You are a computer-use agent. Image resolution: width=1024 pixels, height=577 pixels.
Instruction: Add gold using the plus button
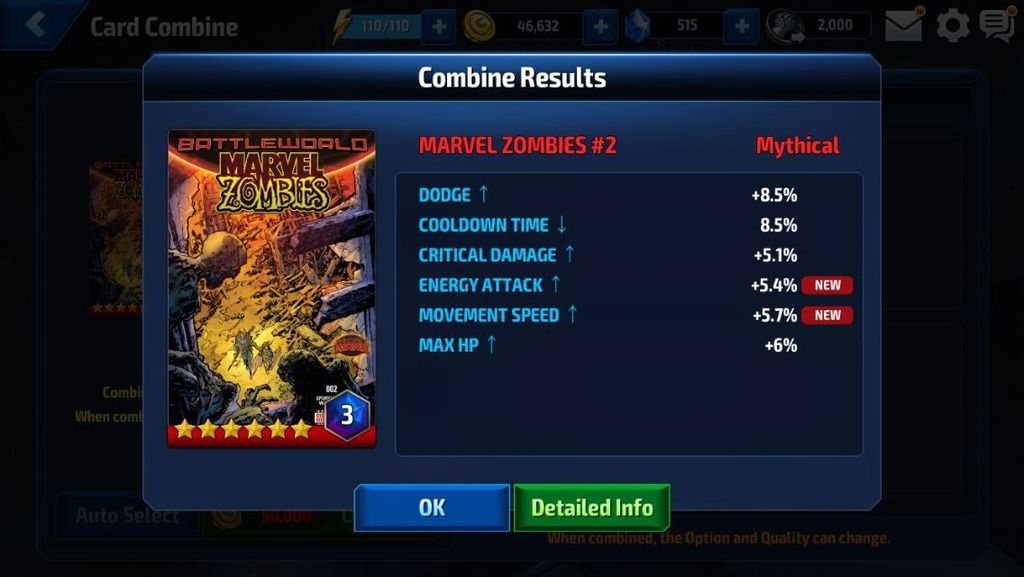point(599,26)
